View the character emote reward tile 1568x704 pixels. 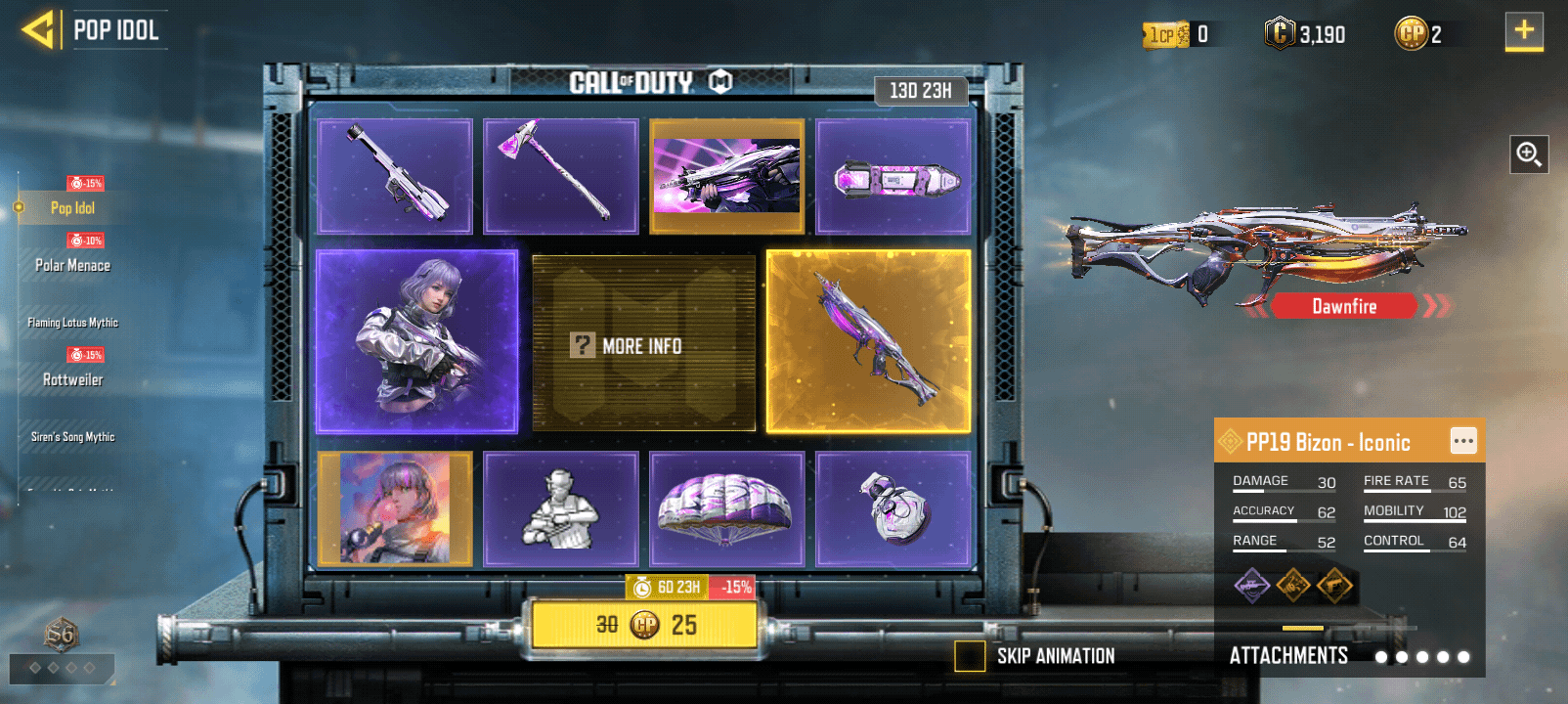point(561,508)
